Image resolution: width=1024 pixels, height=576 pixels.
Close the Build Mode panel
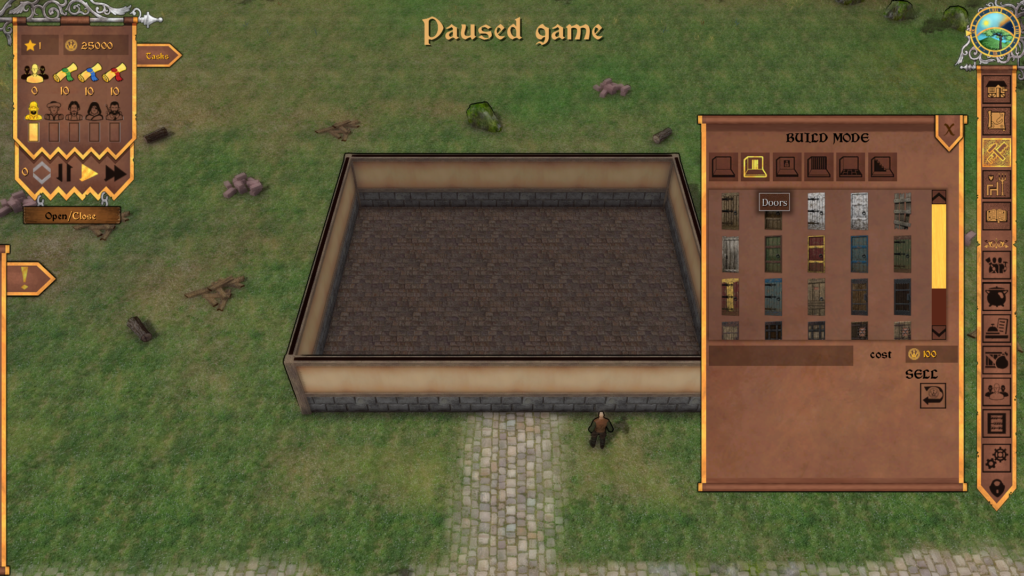pyautogui.click(x=948, y=128)
